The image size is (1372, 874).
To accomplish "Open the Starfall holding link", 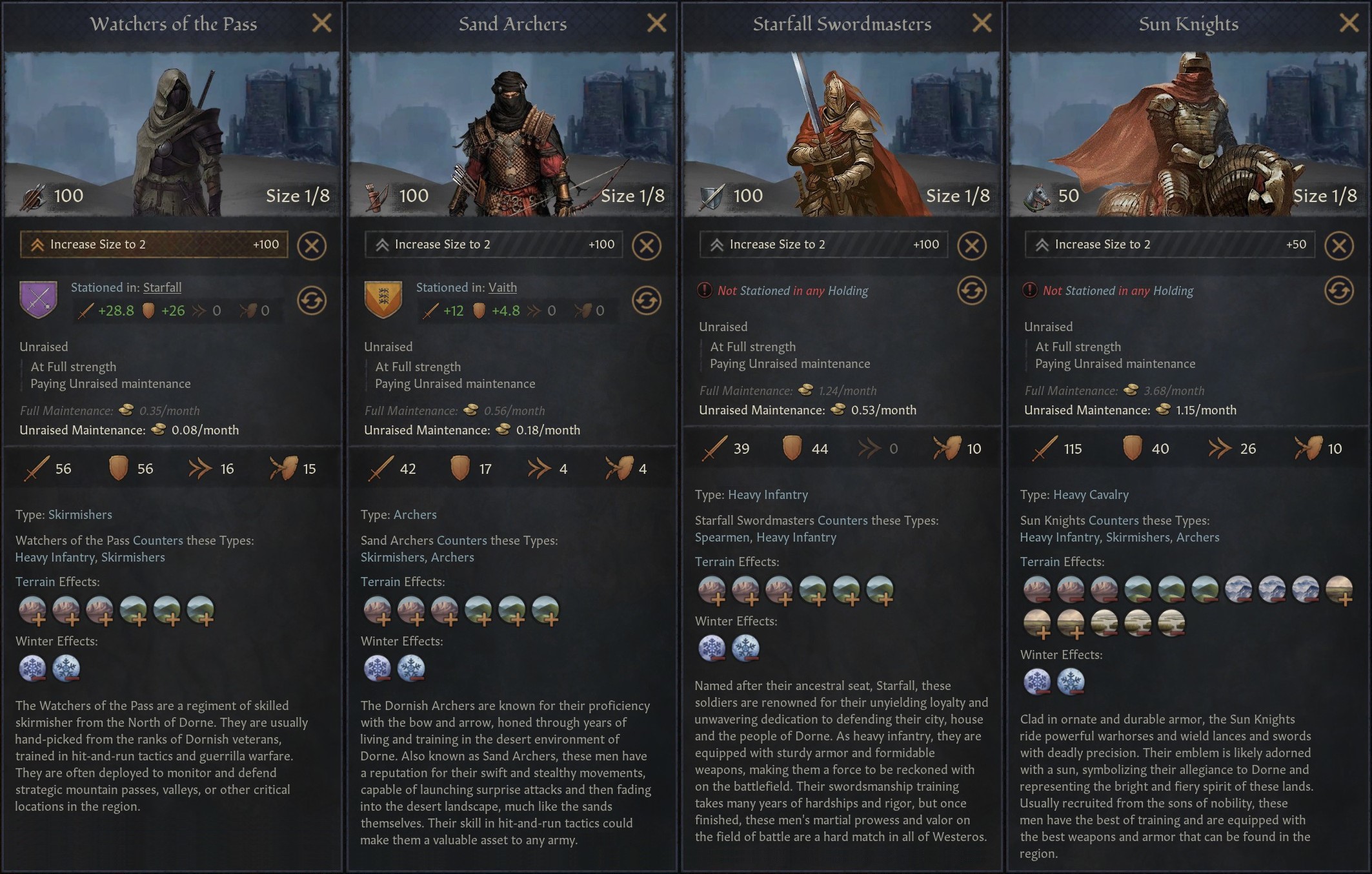I will 162,287.
